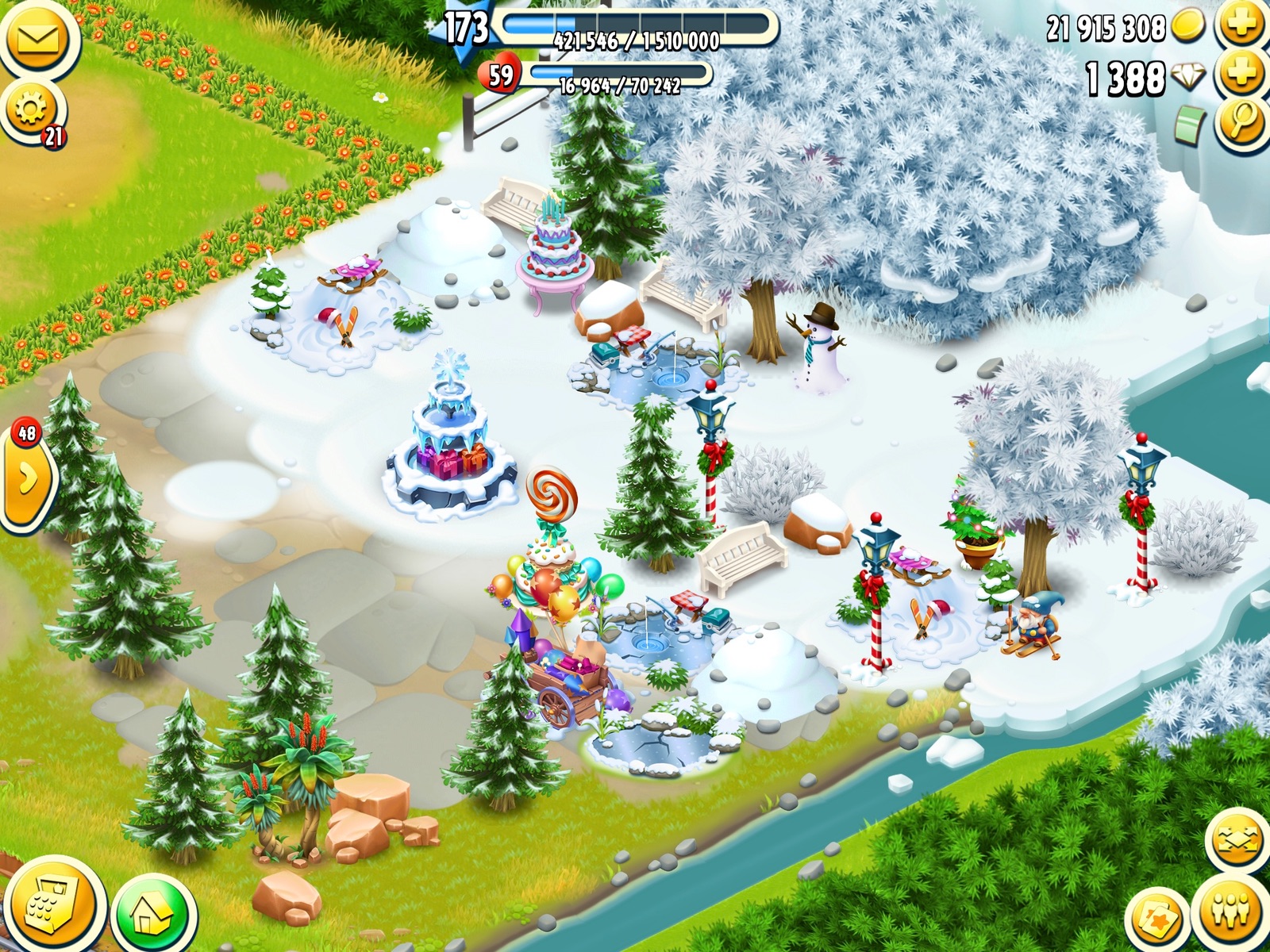Buy diamonds using the plus button
Screen dimensions: 1270x952
(1242, 75)
